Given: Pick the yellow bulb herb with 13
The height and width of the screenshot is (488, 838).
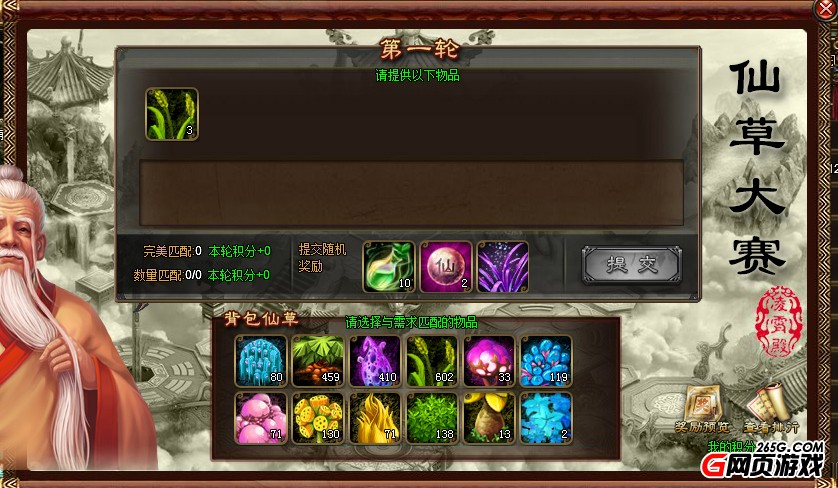Looking at the screenshot, I should click(489, 418).
